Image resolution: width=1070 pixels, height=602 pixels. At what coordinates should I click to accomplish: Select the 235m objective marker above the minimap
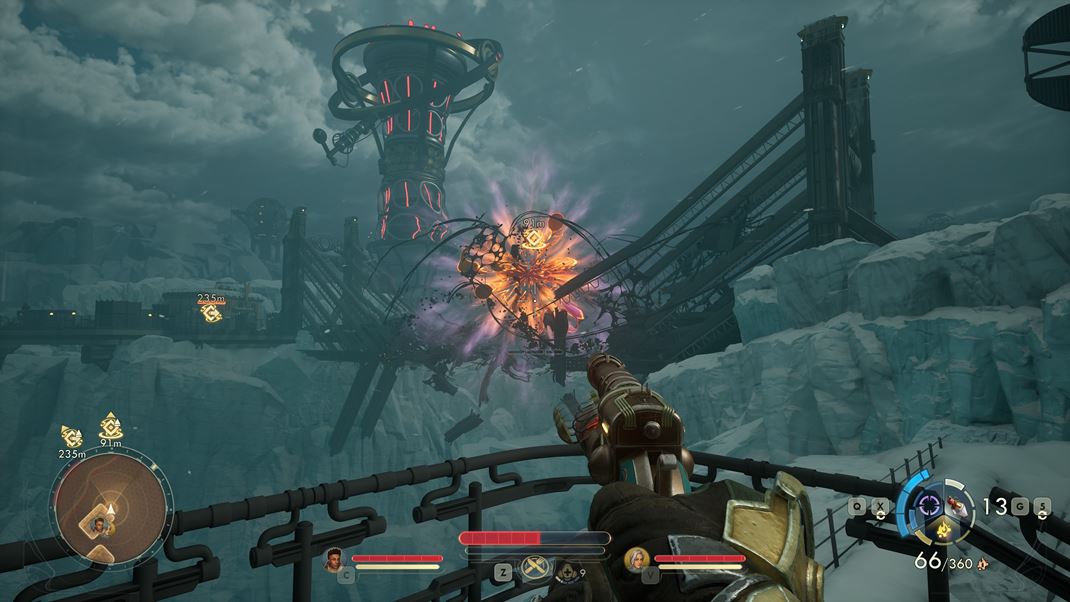71,435
